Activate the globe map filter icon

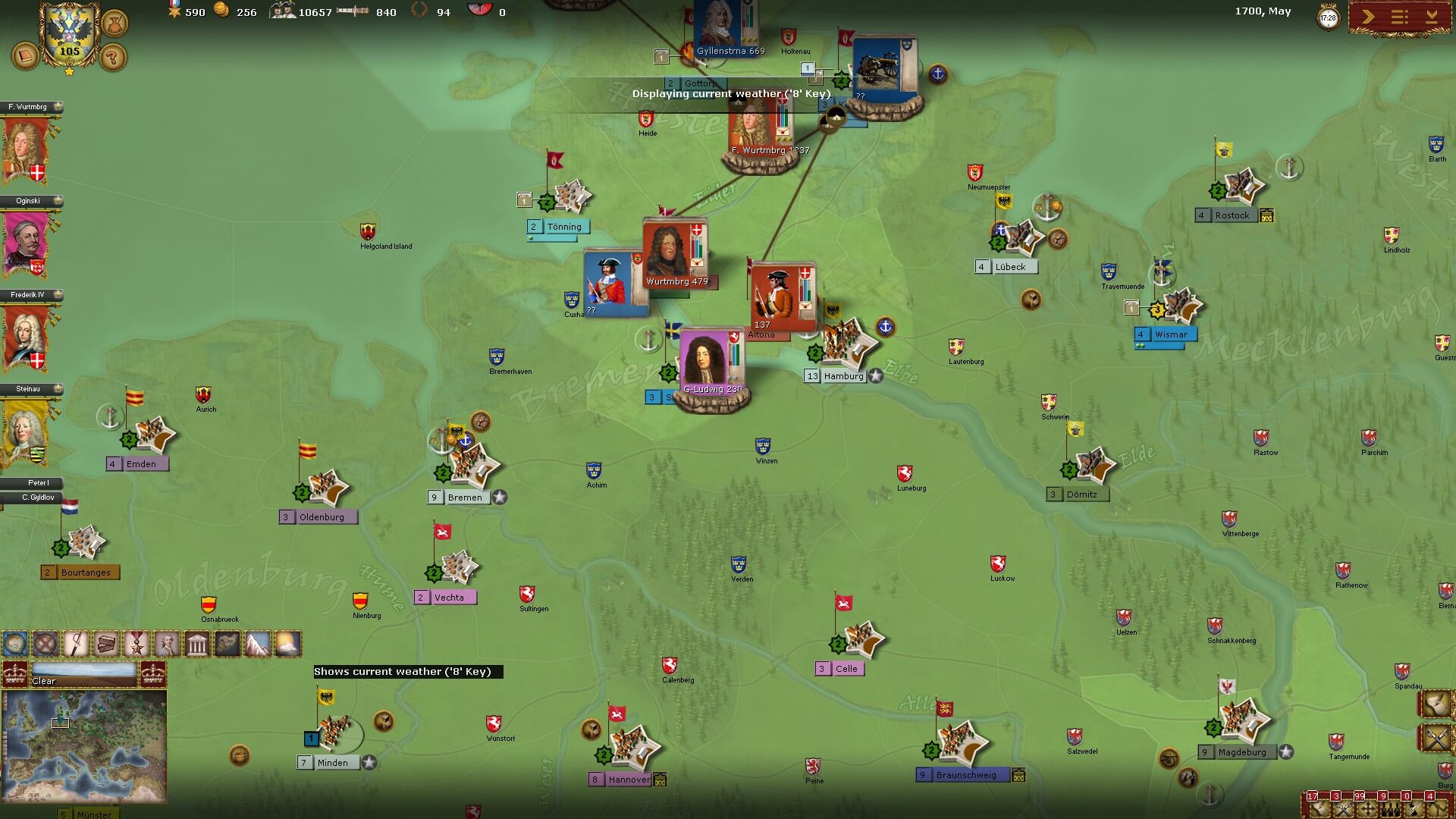(15, 644)
